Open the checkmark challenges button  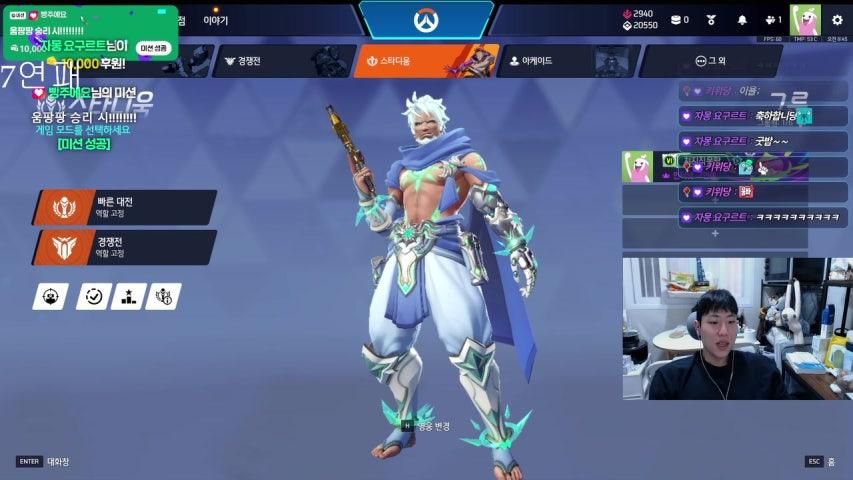(94, 296)
